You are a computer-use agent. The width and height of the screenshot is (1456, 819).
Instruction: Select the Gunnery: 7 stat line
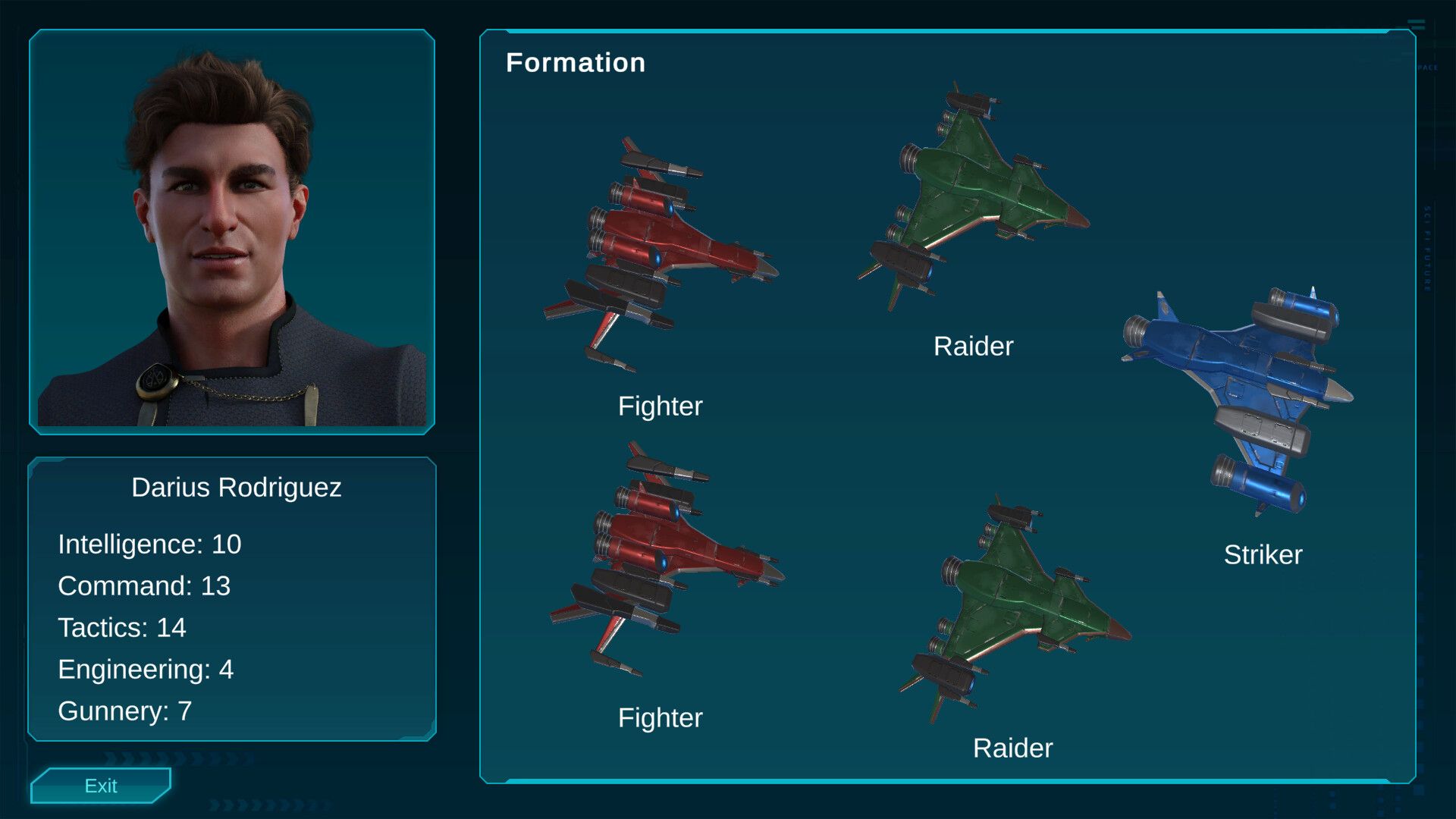coord(125,711)
